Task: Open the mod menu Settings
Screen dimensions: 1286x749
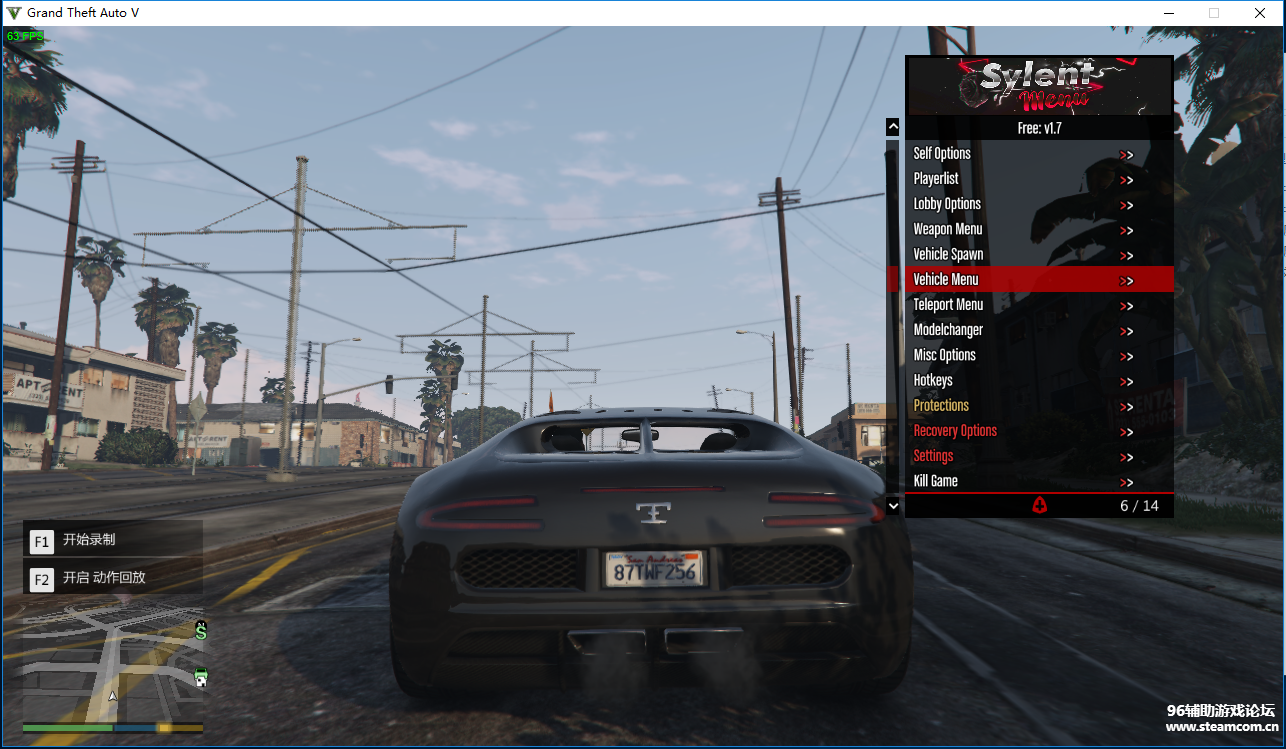Action: (933, 456)
